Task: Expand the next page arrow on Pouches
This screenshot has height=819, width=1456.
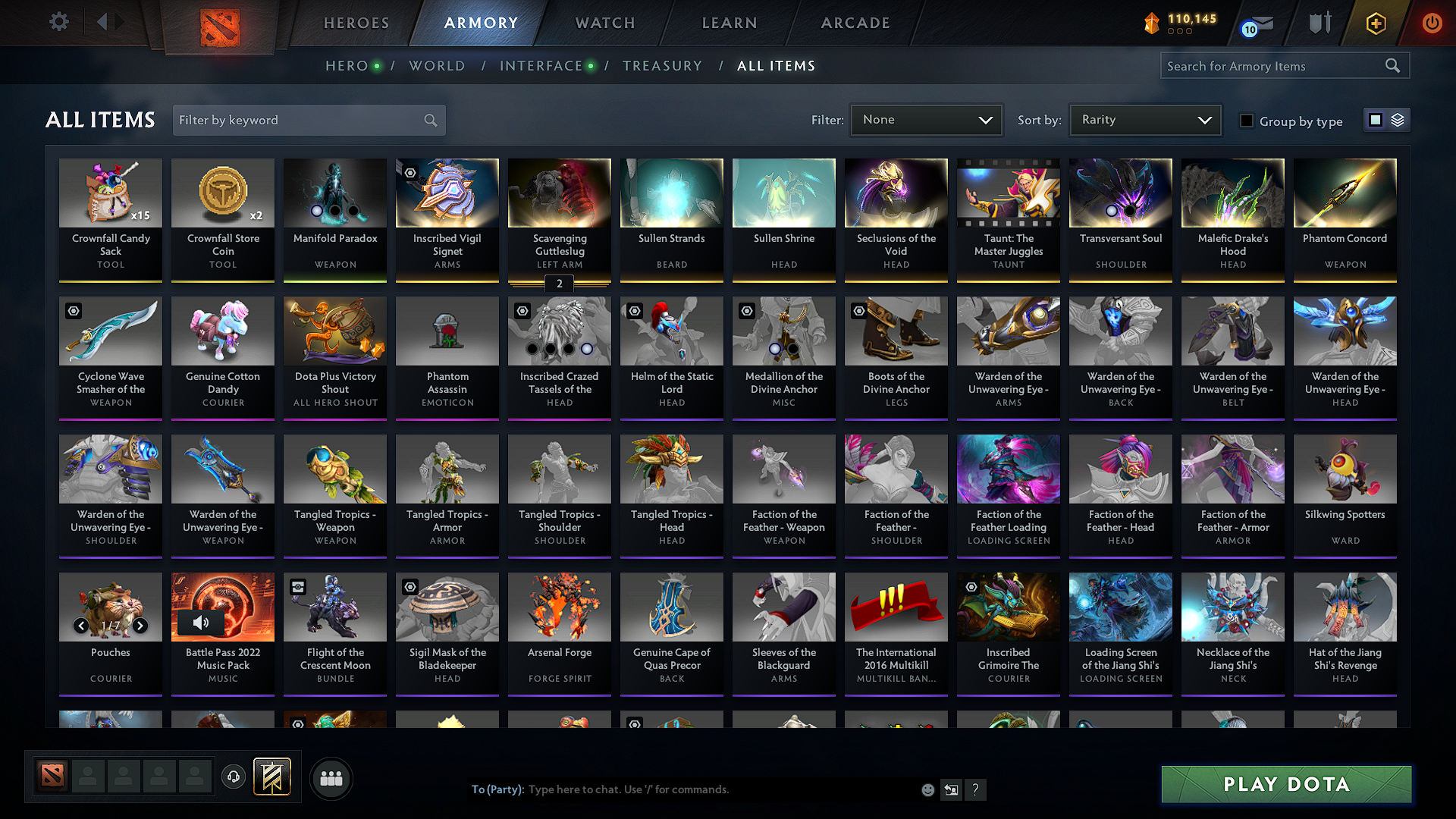Action: click(x=140, y=626)
